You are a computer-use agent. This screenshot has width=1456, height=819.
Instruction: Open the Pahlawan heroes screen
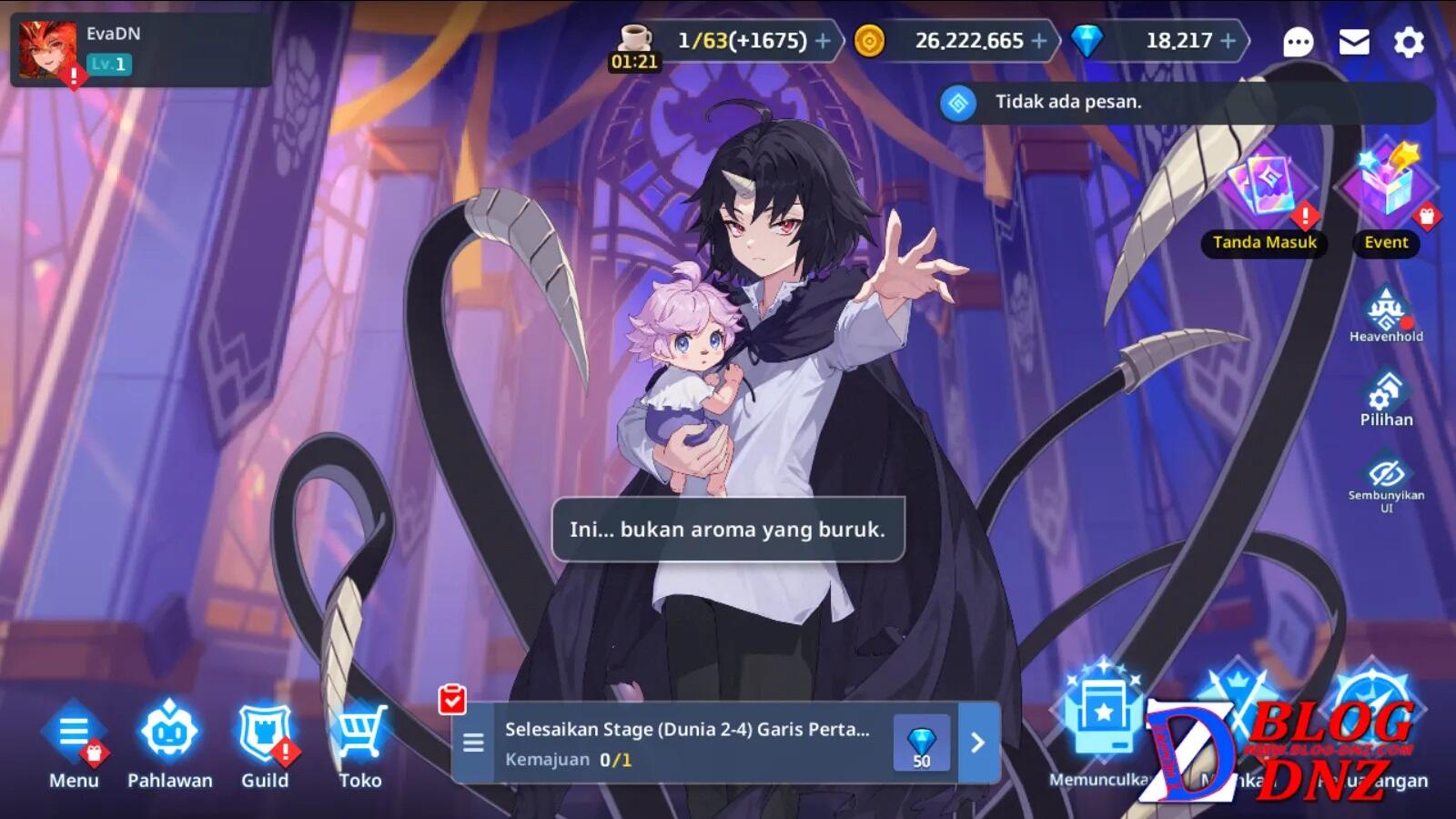point(169,742)
